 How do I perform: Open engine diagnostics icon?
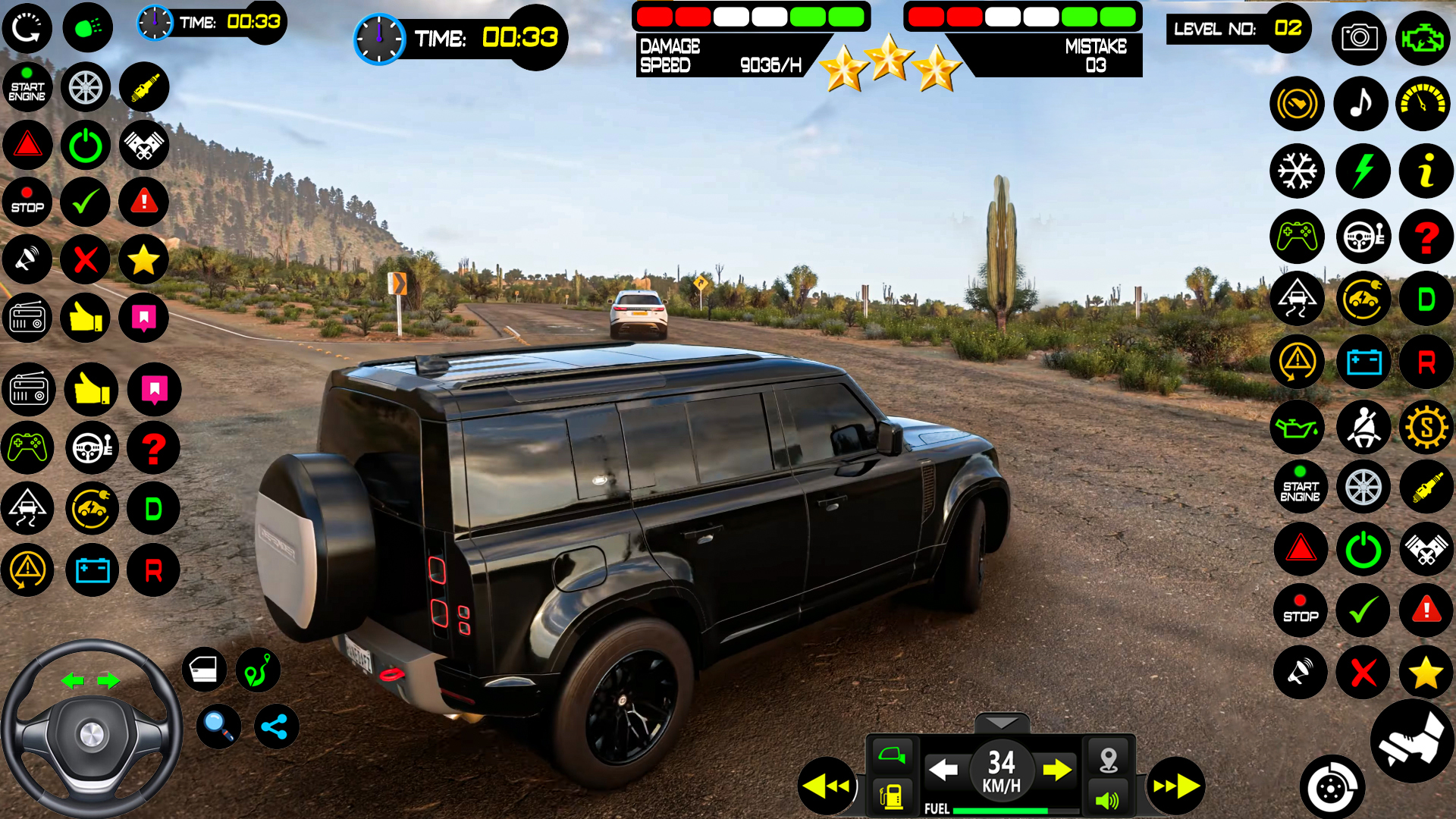tap(1424, 38)
